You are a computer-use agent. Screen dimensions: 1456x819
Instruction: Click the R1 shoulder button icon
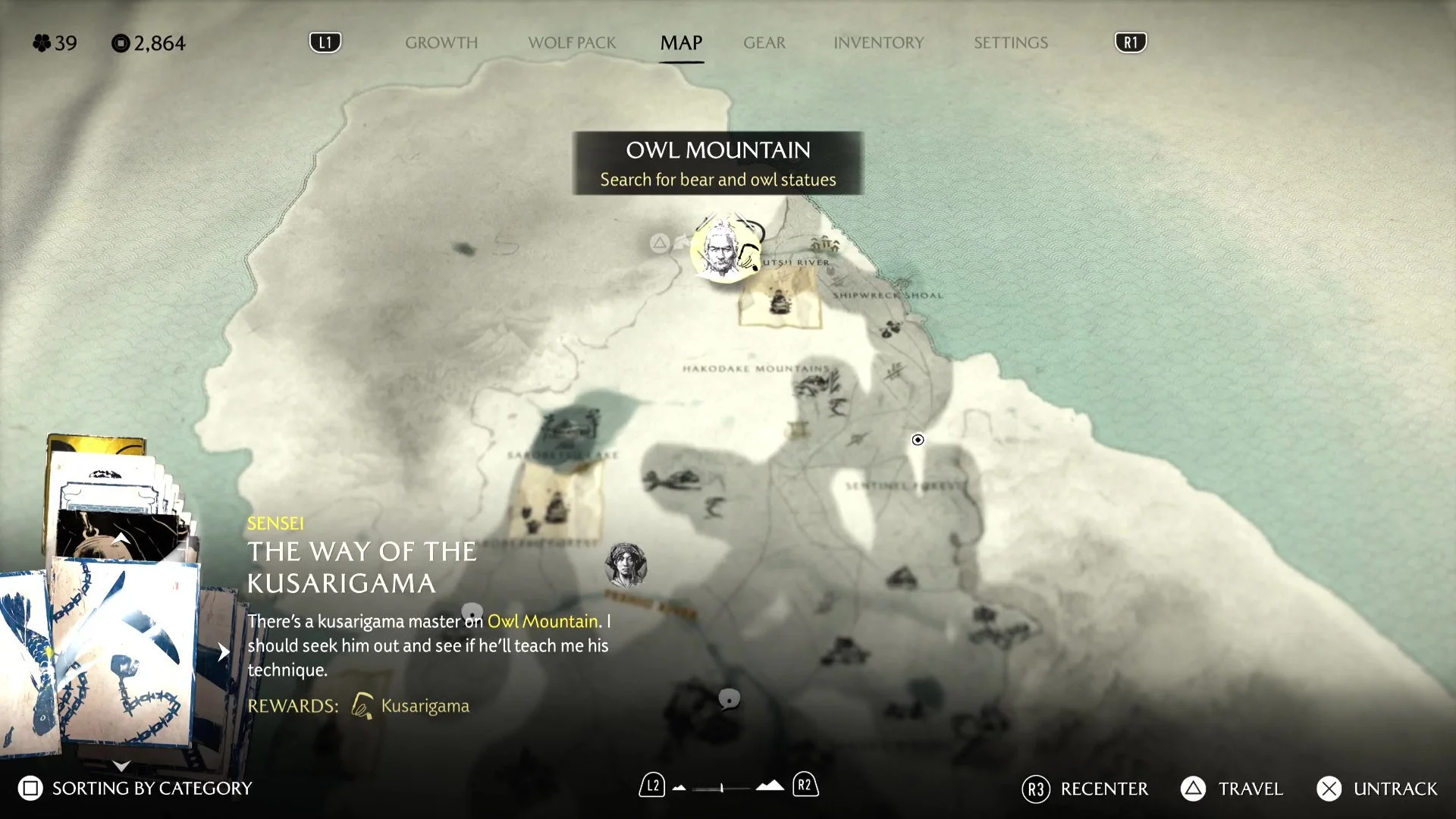1129,42
